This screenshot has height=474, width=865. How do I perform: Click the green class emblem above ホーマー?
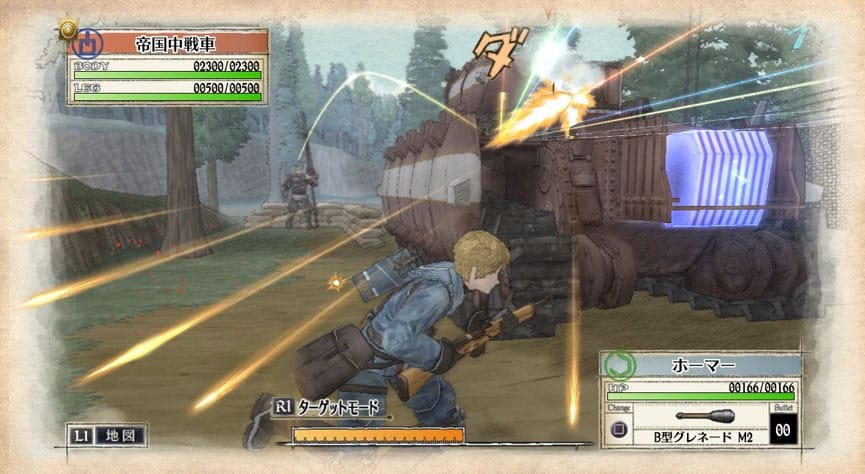click(621, 362)
